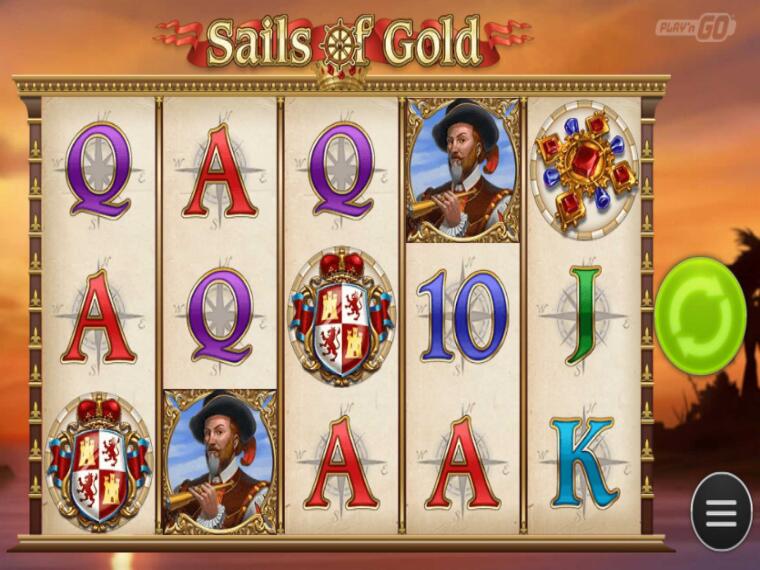
Task: Spin the reels with the green button
Action: coord(700,315)
